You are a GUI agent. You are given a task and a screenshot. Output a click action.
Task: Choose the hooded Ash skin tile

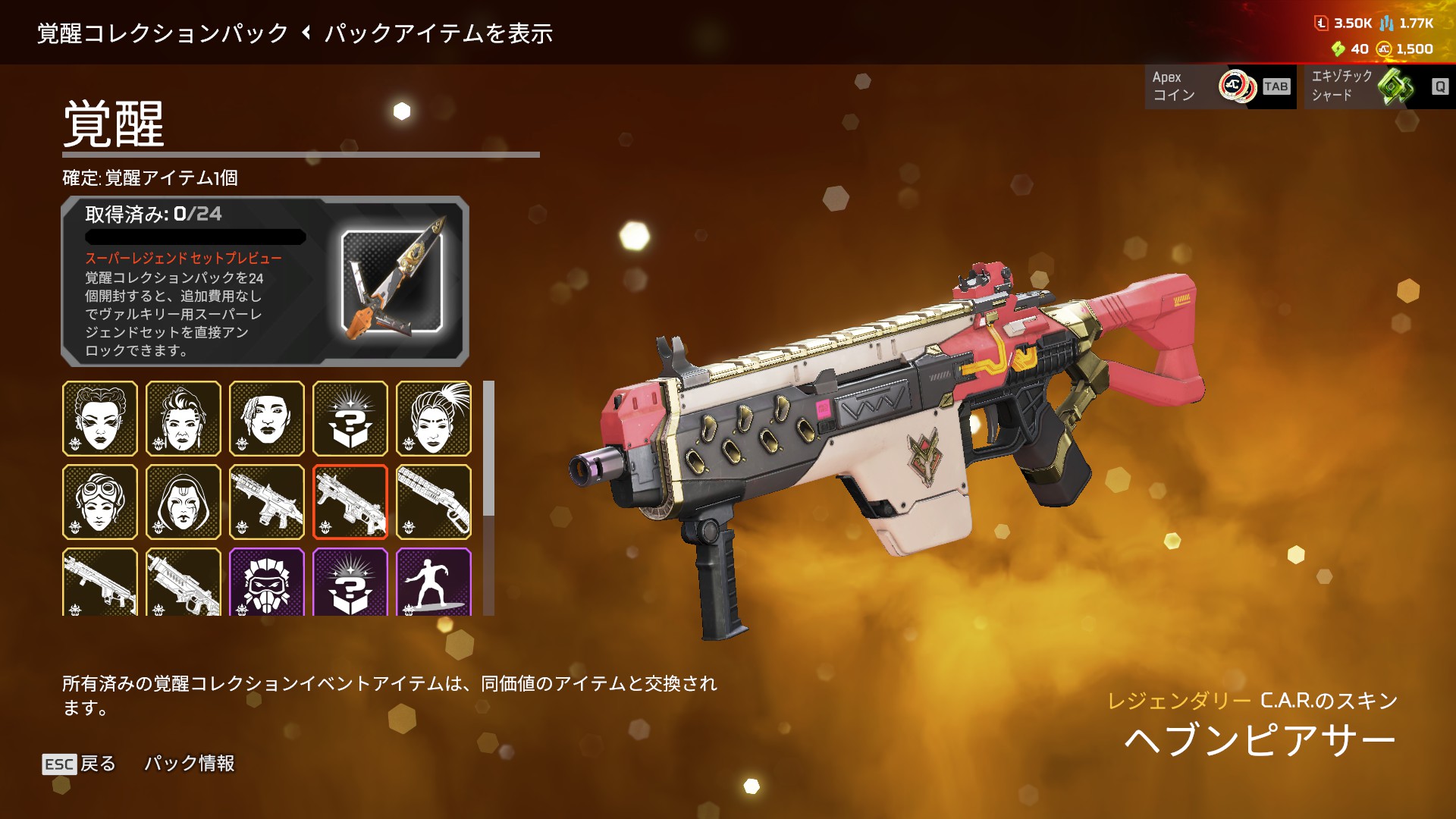tap(184, 502)
